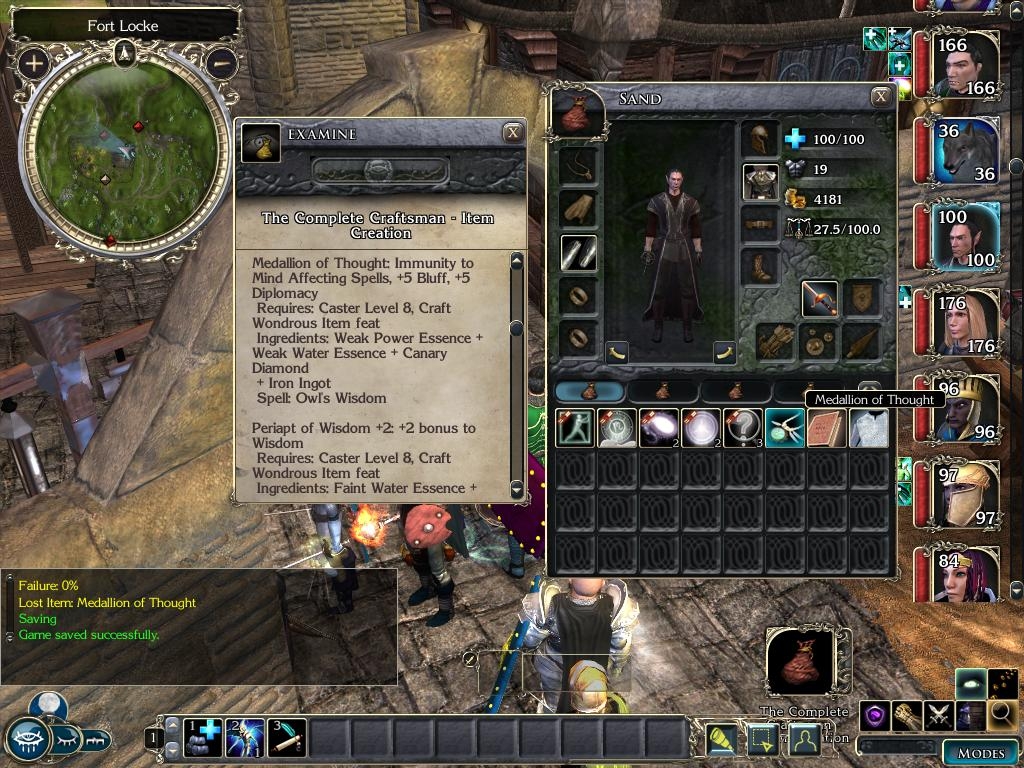Viewport: 1024px width, 768px height.
Task: Use hotbar slot one healing ability
Action: pos(203,738)
